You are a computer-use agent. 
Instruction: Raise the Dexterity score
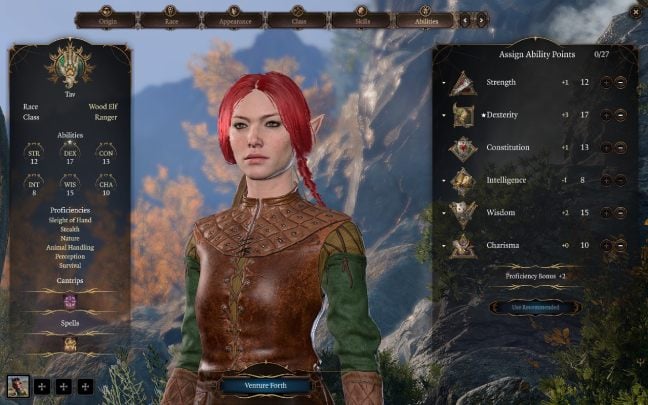[x=606, y=116]
